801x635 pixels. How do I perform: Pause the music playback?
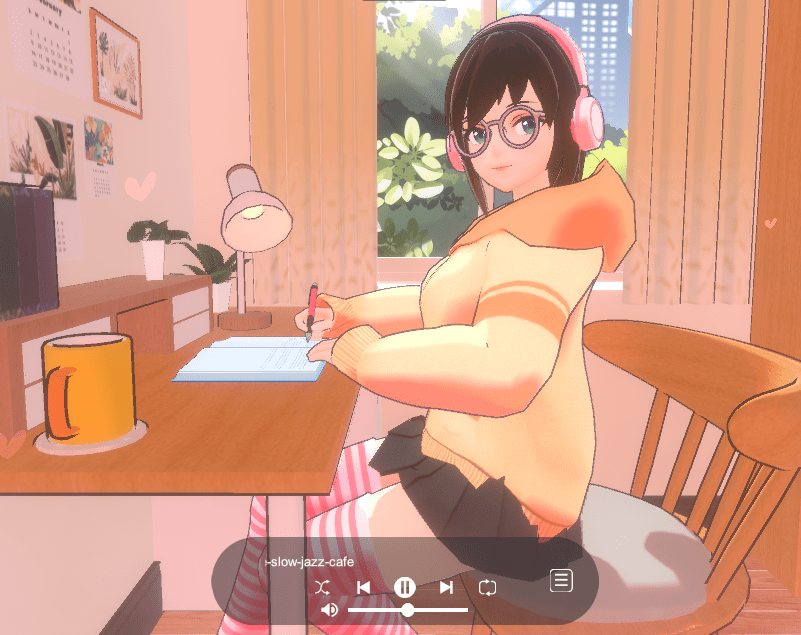404,587
